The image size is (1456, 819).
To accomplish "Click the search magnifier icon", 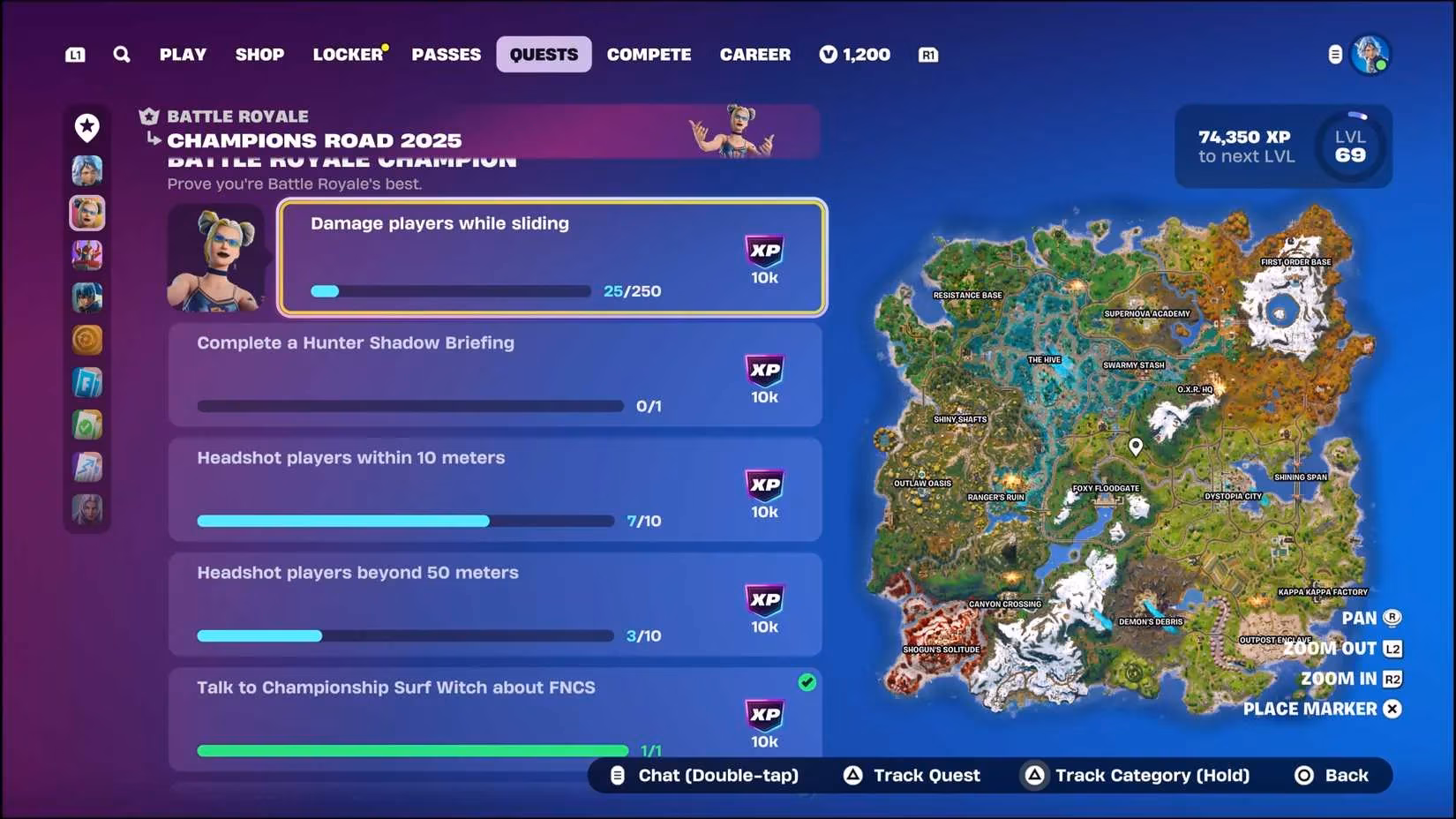I will click(x=122, y=55).
